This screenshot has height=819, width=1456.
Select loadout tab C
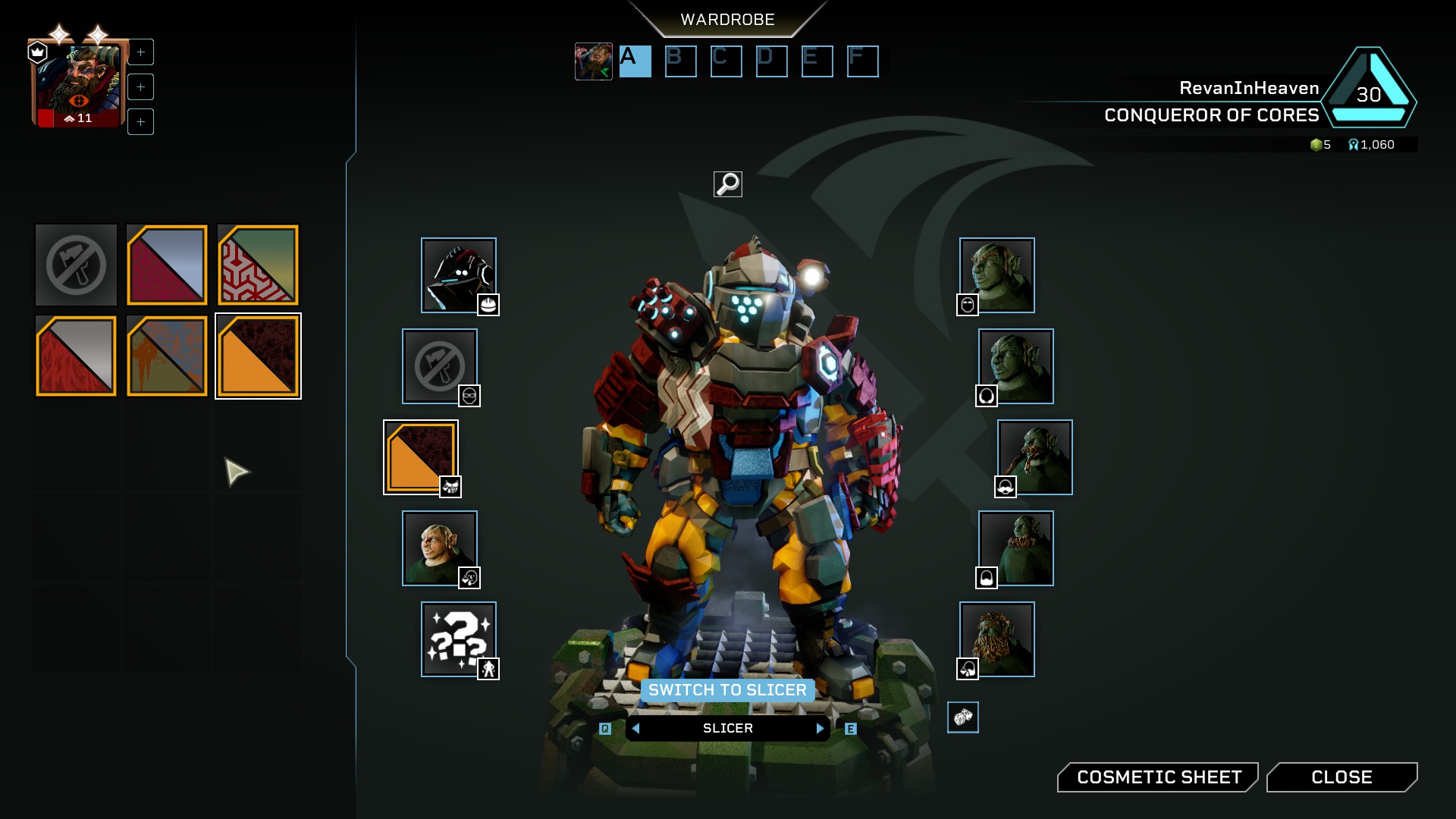point(726,61)
